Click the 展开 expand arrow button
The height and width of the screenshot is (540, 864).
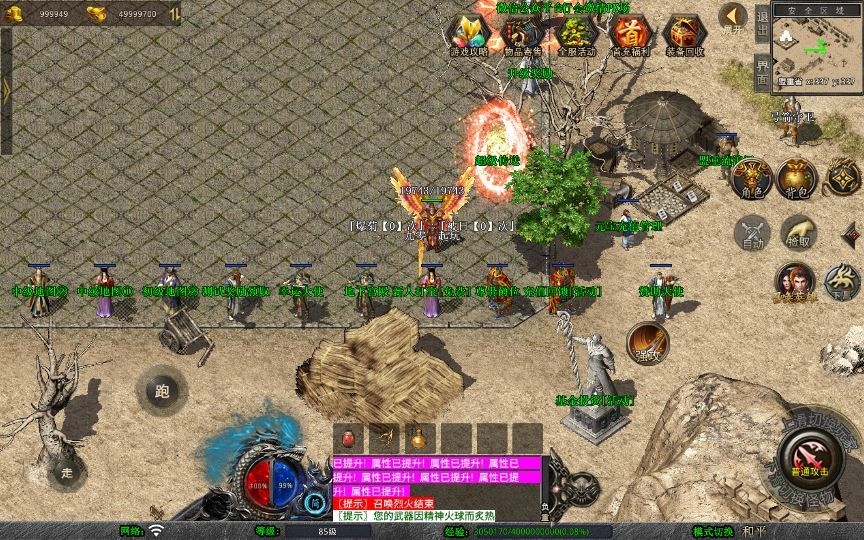click(x=734, y=17)
